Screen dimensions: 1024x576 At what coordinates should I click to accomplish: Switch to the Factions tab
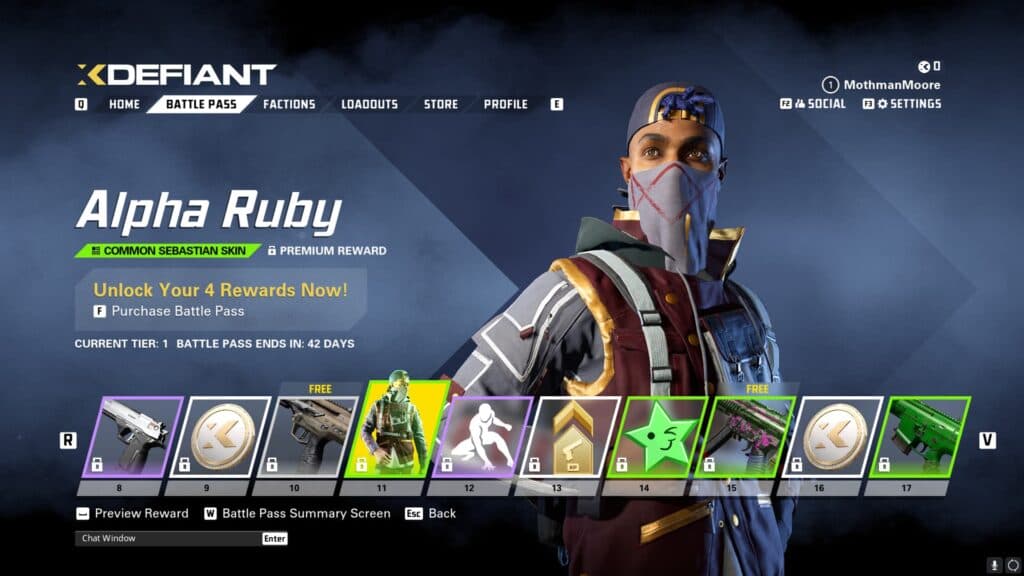pyautogui.click(x=289, y=104)
